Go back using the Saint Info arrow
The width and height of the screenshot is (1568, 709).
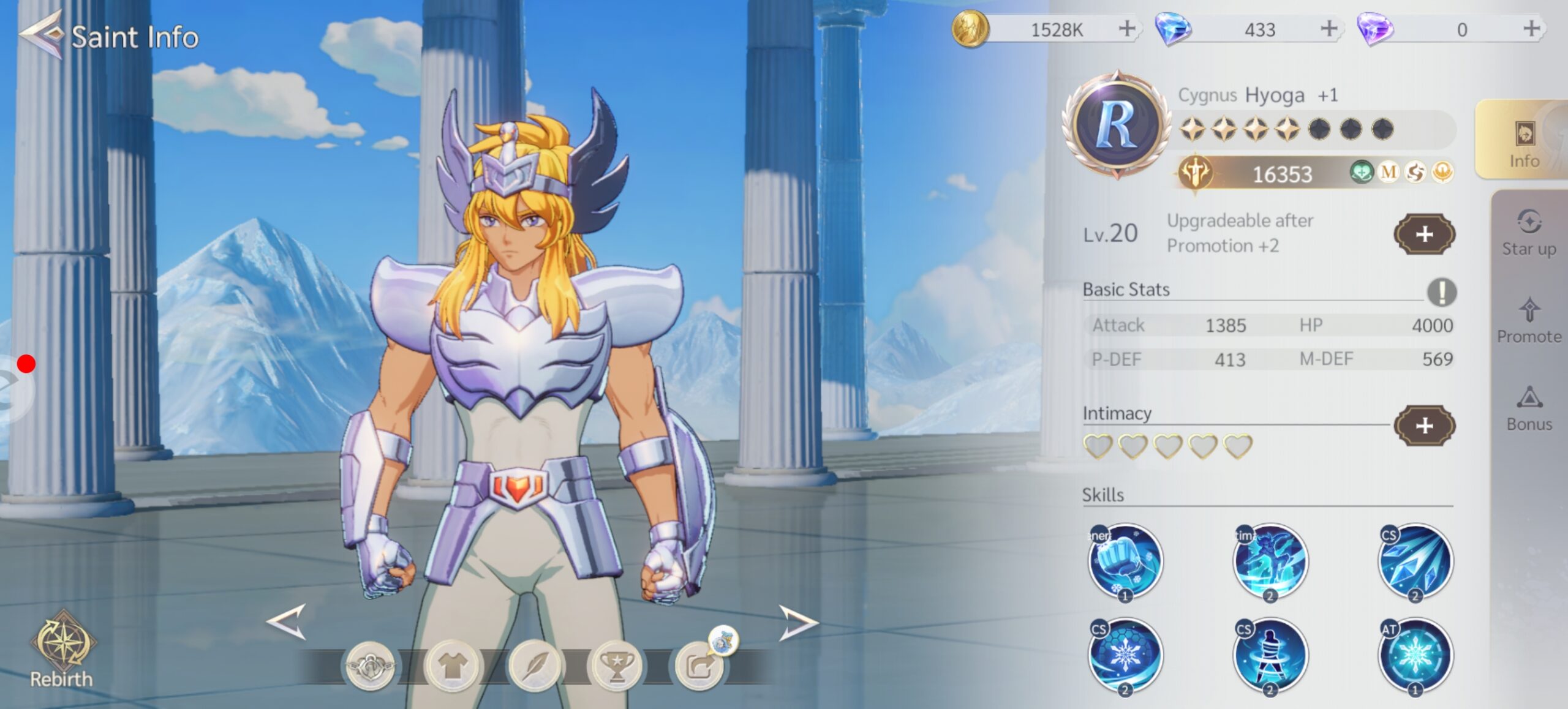tap(42, 36)
